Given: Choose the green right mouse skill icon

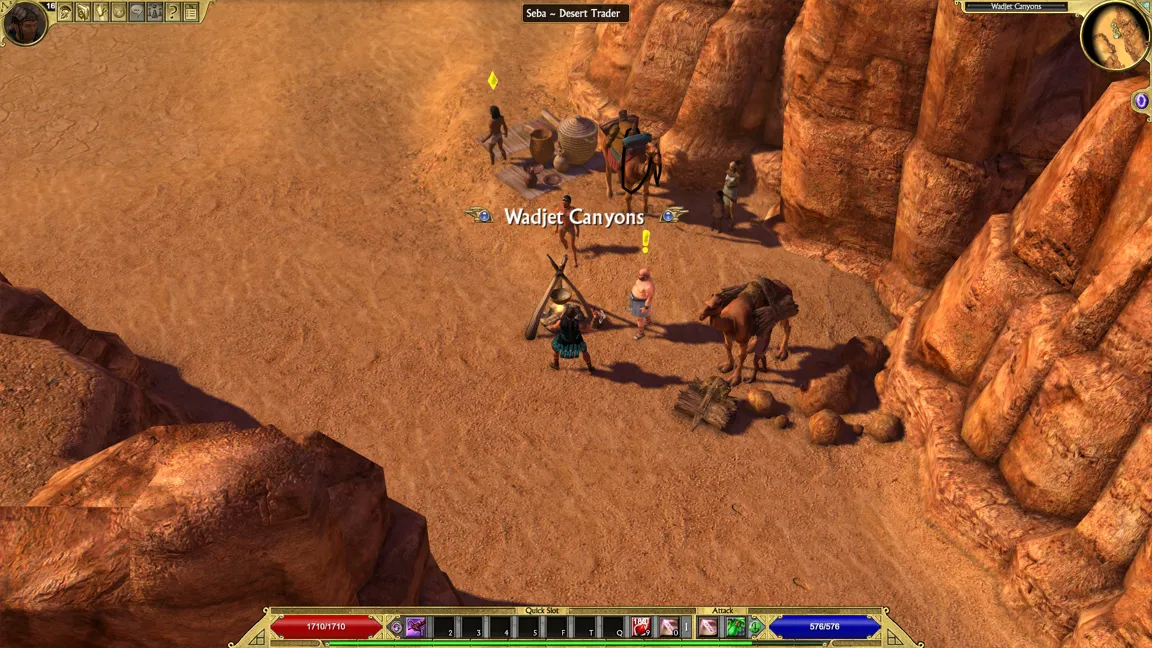Looking at the screenshot, I should (735, 627).
